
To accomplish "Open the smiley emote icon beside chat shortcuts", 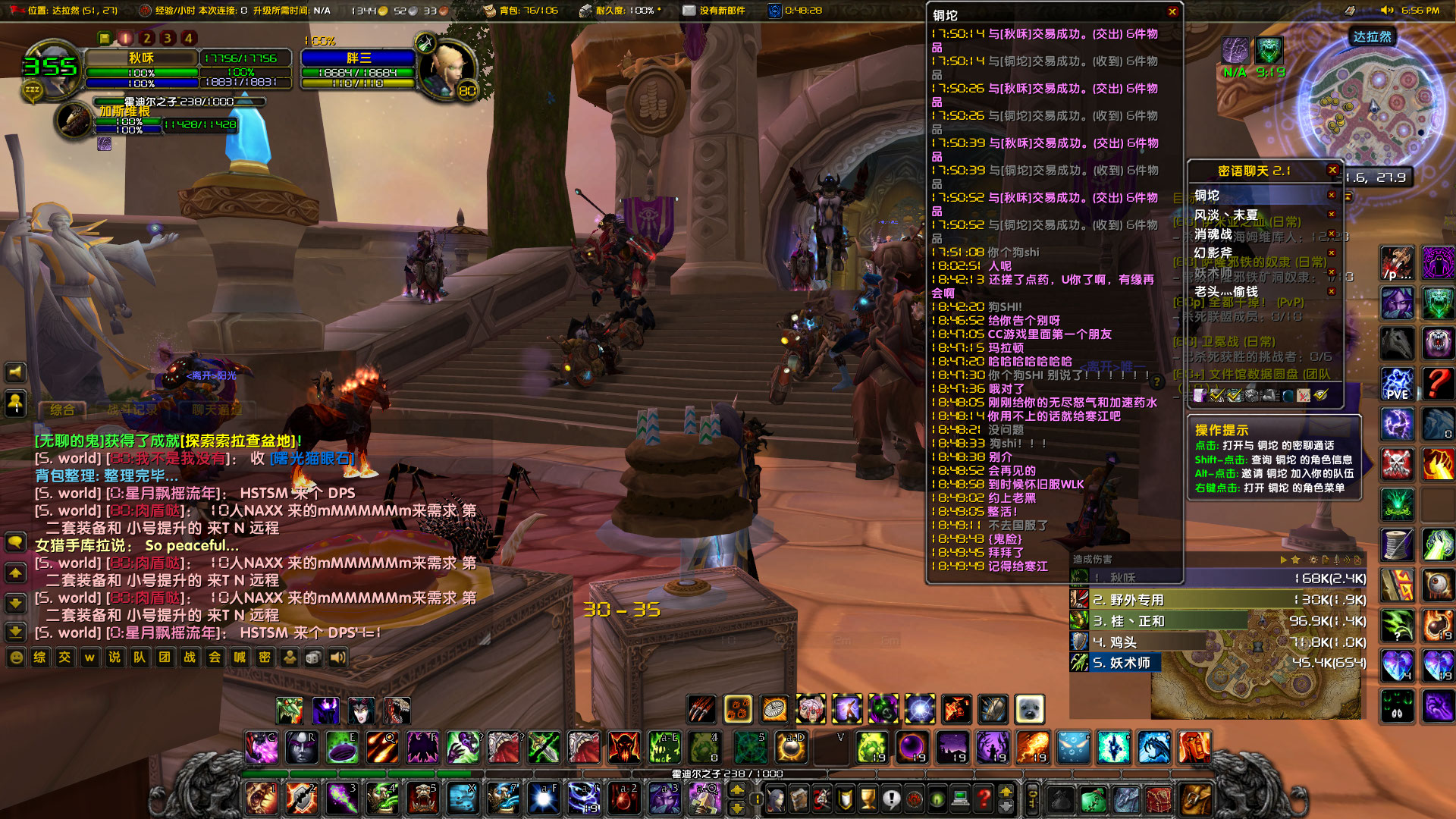I will pos(15,658).
